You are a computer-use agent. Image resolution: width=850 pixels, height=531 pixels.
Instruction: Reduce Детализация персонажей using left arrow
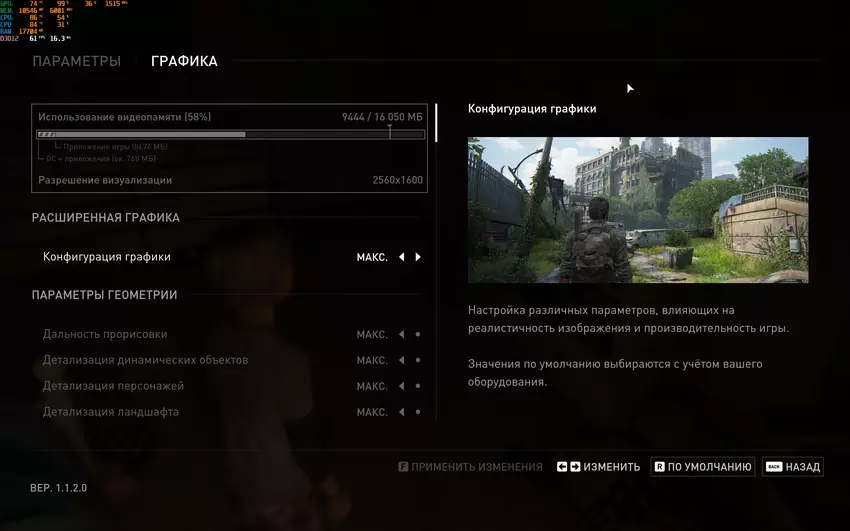coord(401,386)
